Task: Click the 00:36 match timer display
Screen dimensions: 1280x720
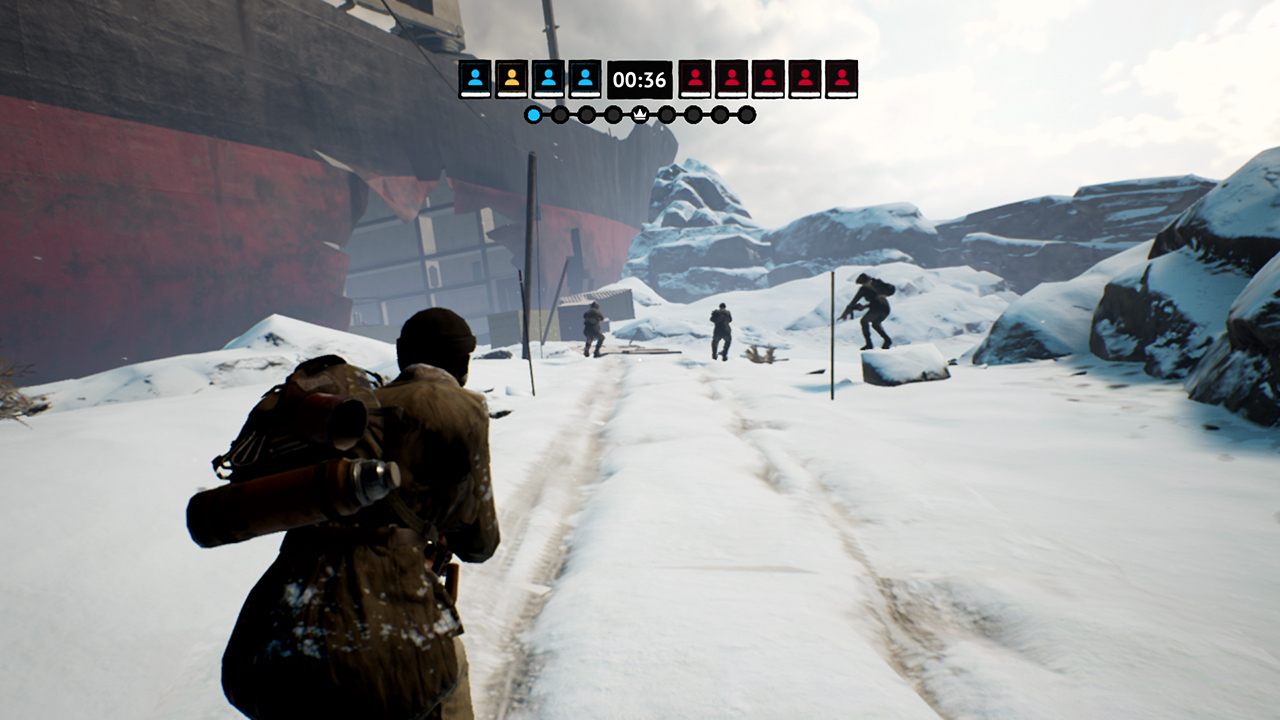Action: click(x=640, y=78)
